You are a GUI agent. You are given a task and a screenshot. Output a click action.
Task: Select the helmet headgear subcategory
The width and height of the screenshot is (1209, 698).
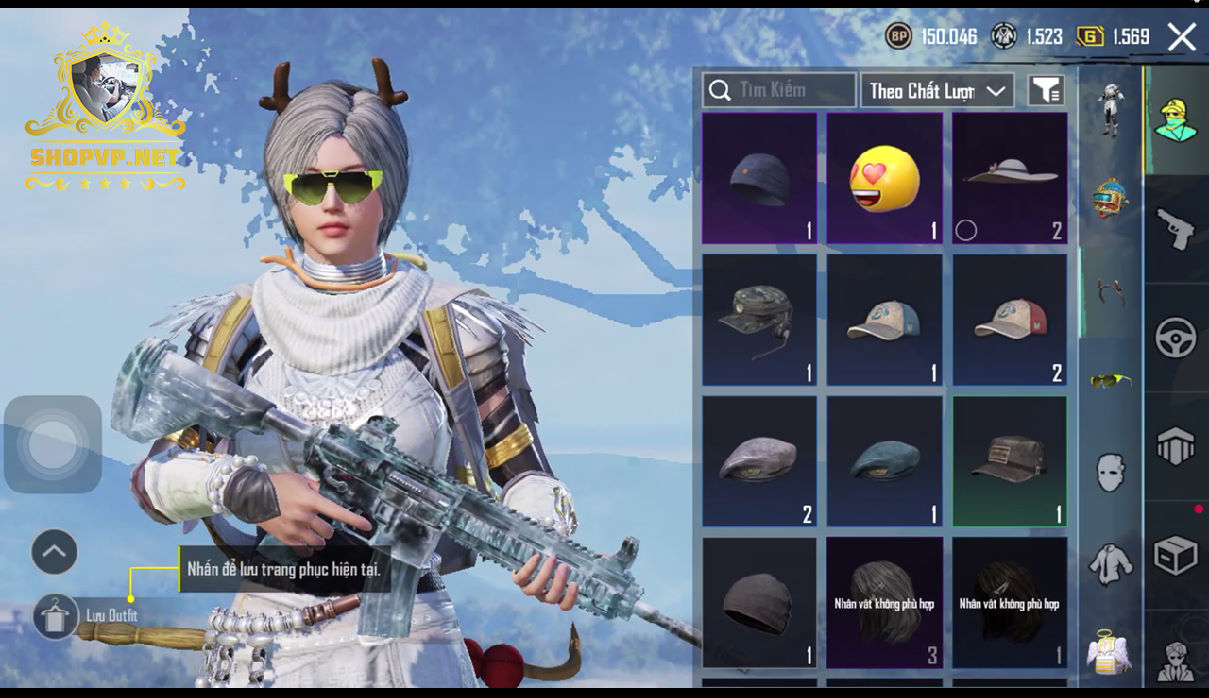[x=1110, y=197]
